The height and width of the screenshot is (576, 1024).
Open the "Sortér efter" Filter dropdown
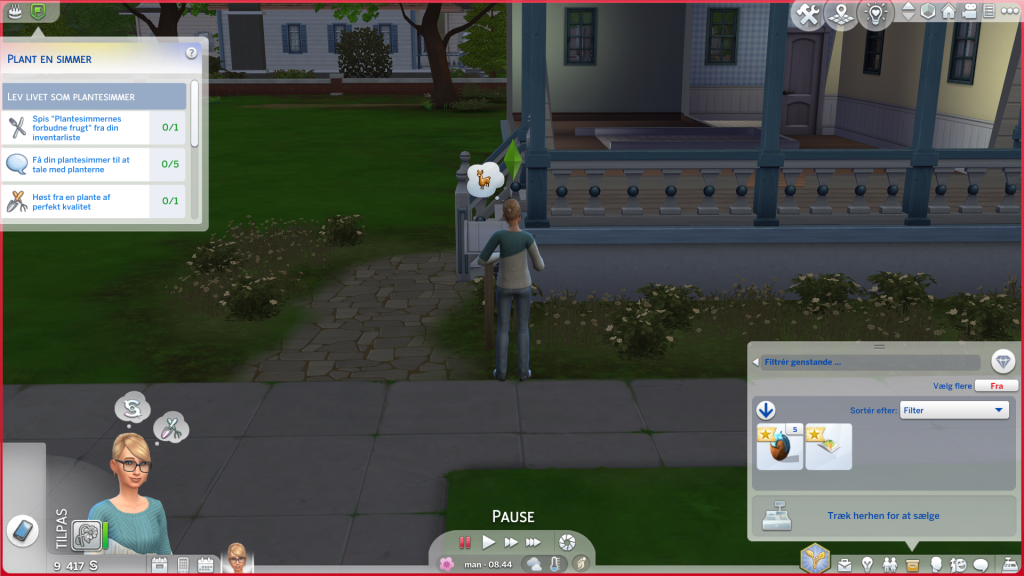(955, 410)
